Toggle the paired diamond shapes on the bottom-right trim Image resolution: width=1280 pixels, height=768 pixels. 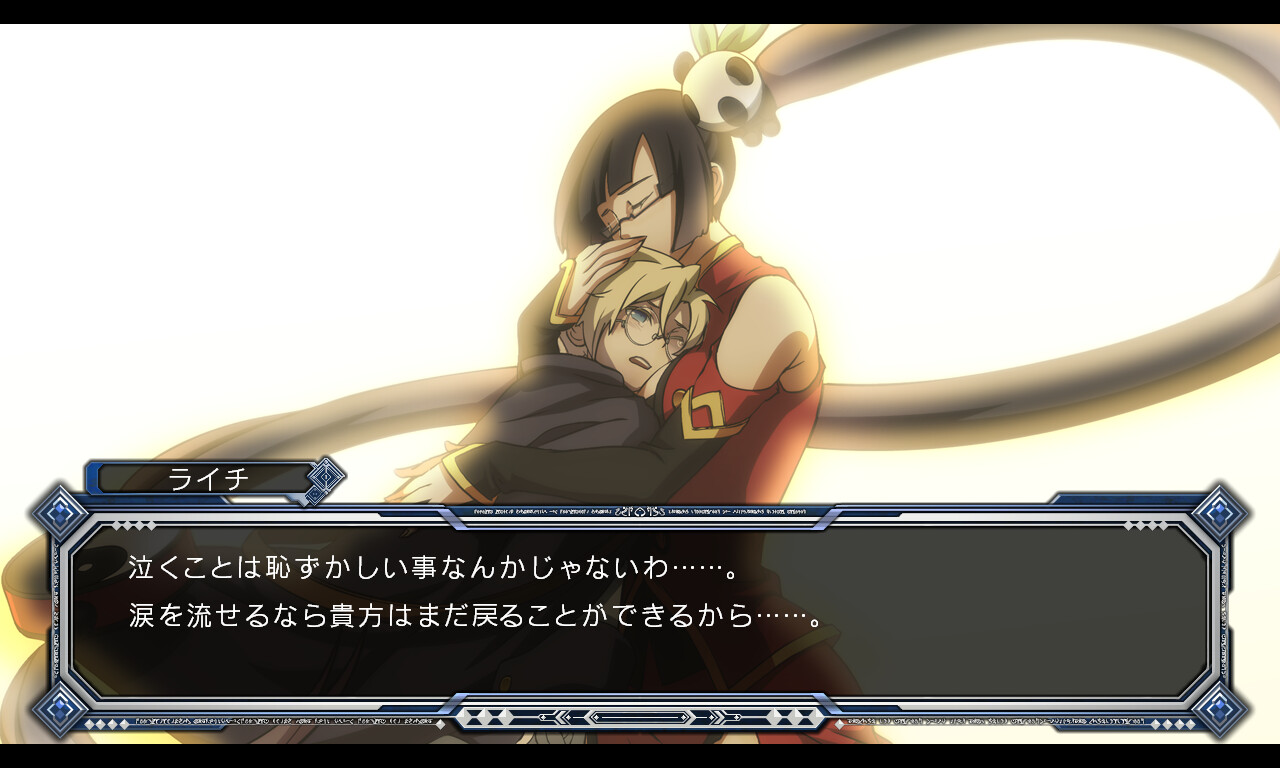point(1173,723)
